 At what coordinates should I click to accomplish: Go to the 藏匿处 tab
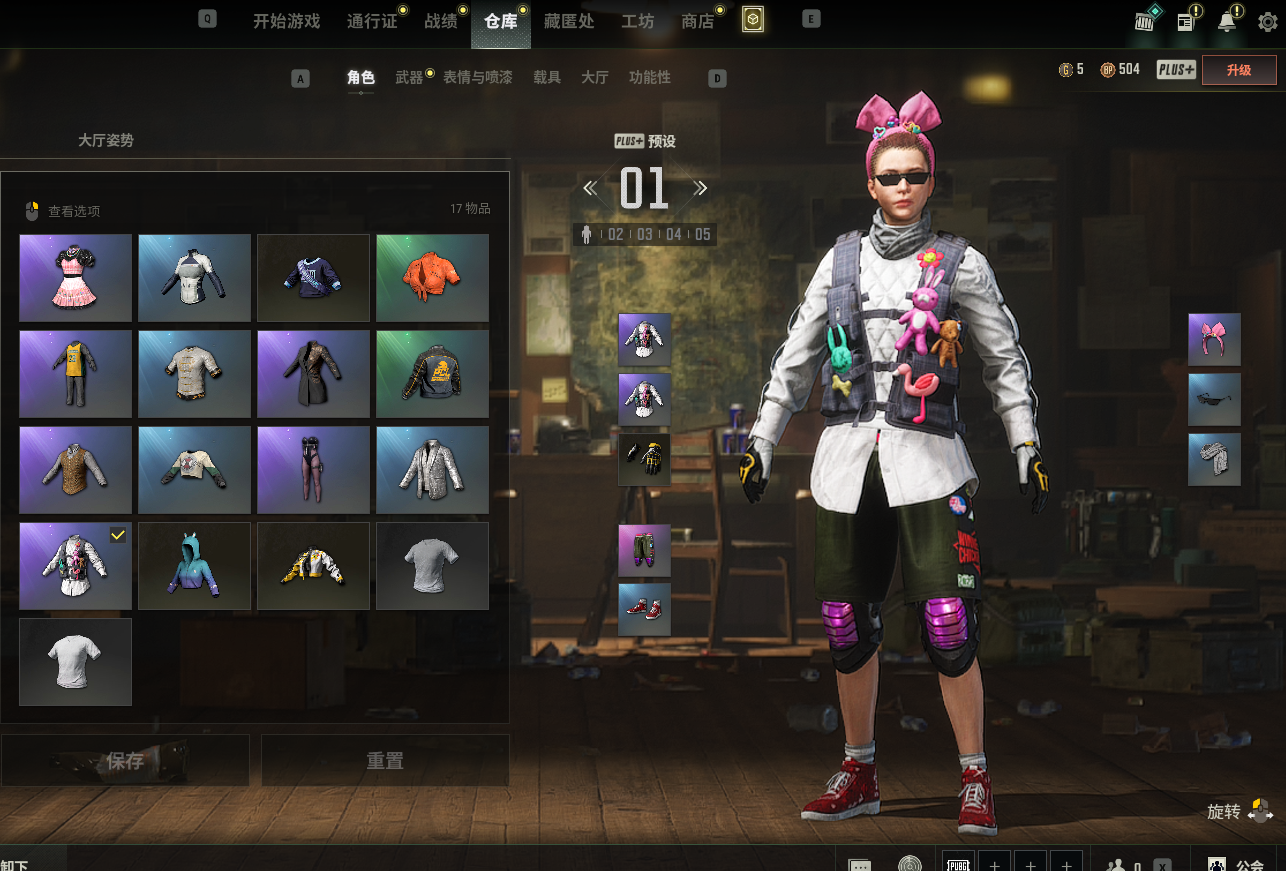coord(569,21)
